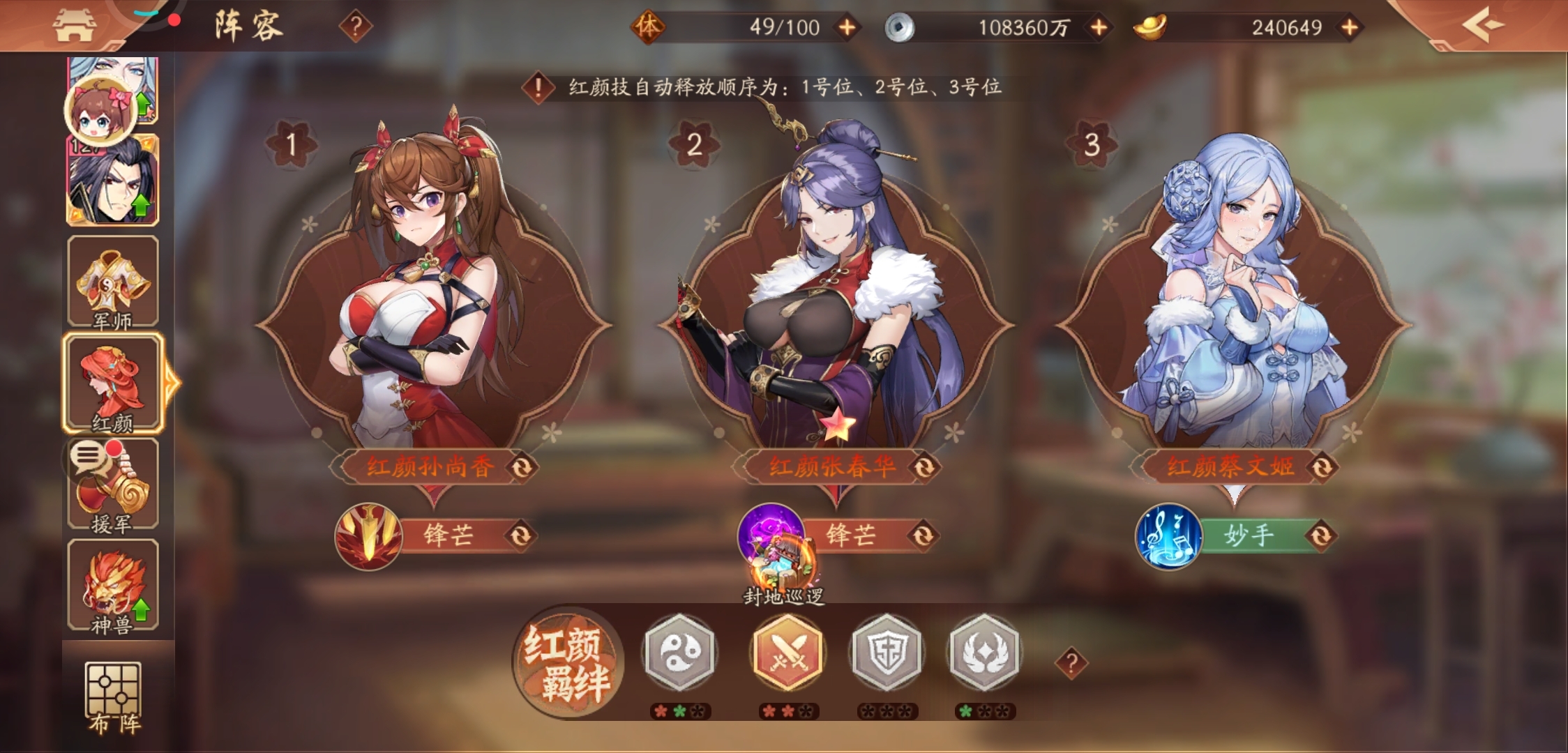Add gold ingots with the plus button
The width and height of the screenshot is (1568, 753).
pos(1350,27)
